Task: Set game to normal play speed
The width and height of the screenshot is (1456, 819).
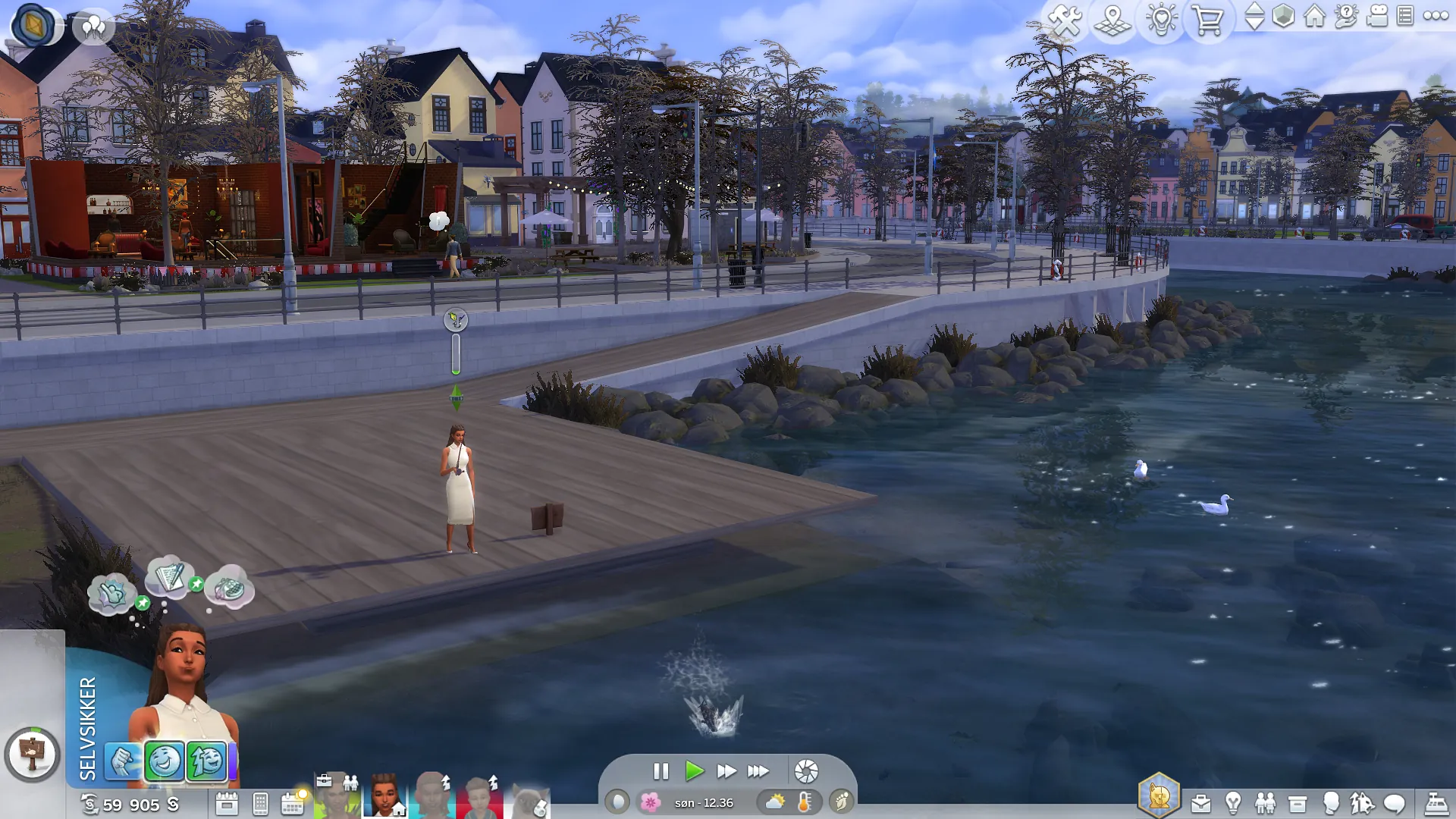Action: 694,771
